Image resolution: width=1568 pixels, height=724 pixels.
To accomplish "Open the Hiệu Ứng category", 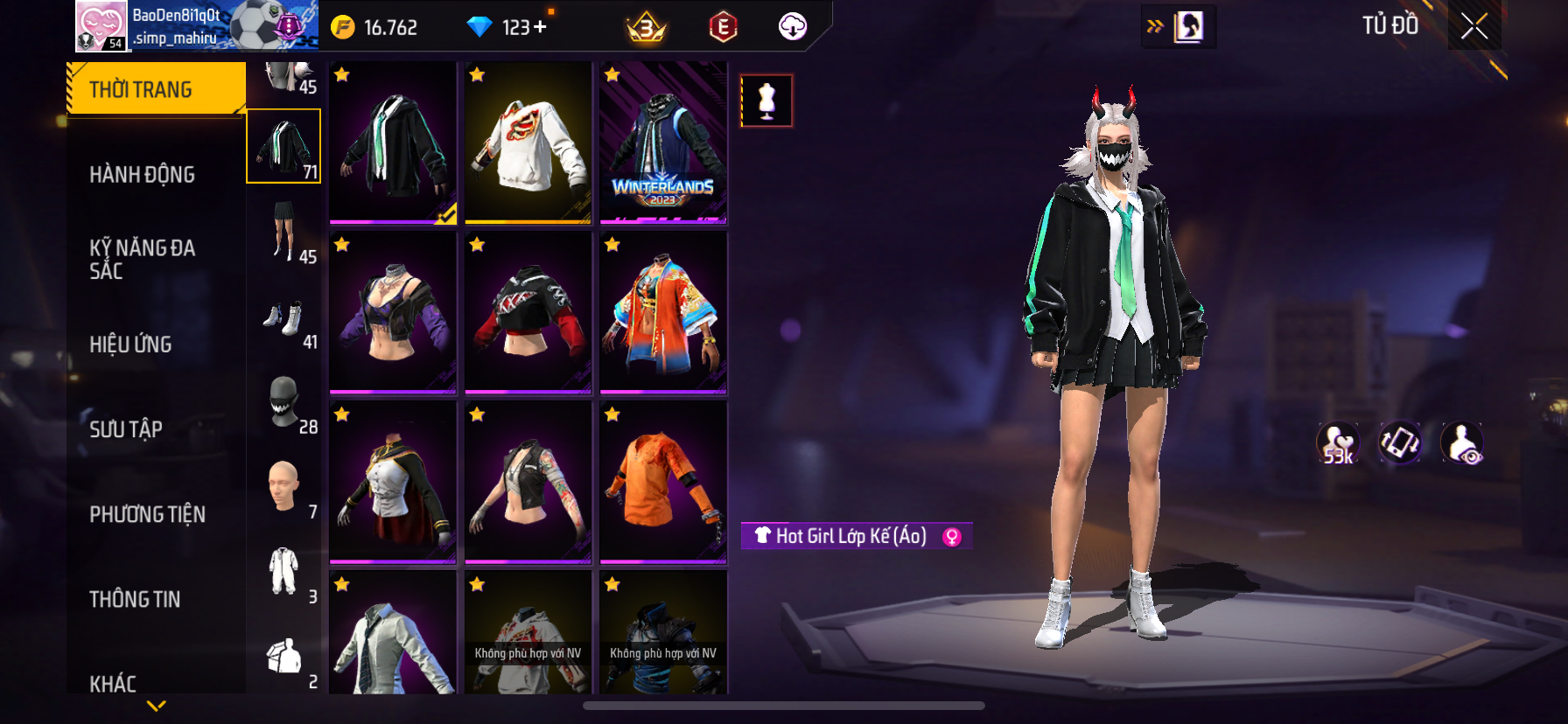I will point(130,345).
